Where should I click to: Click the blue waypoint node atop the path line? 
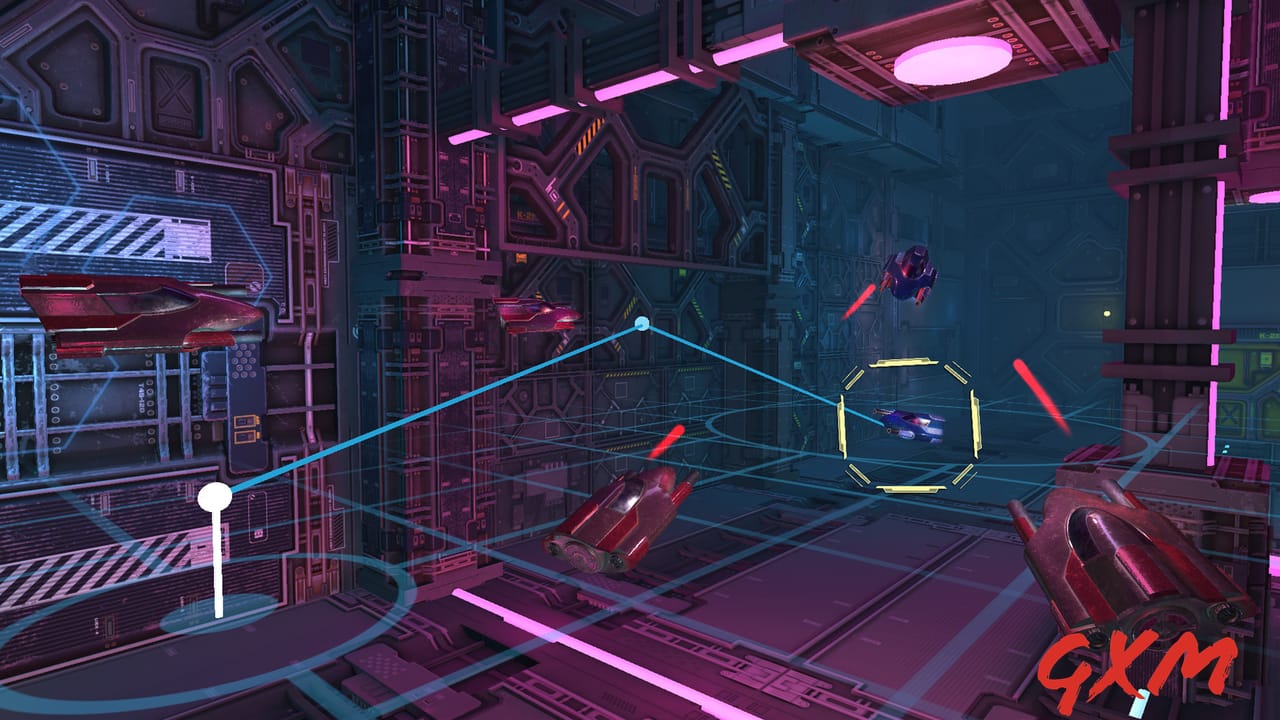[640, 322]
